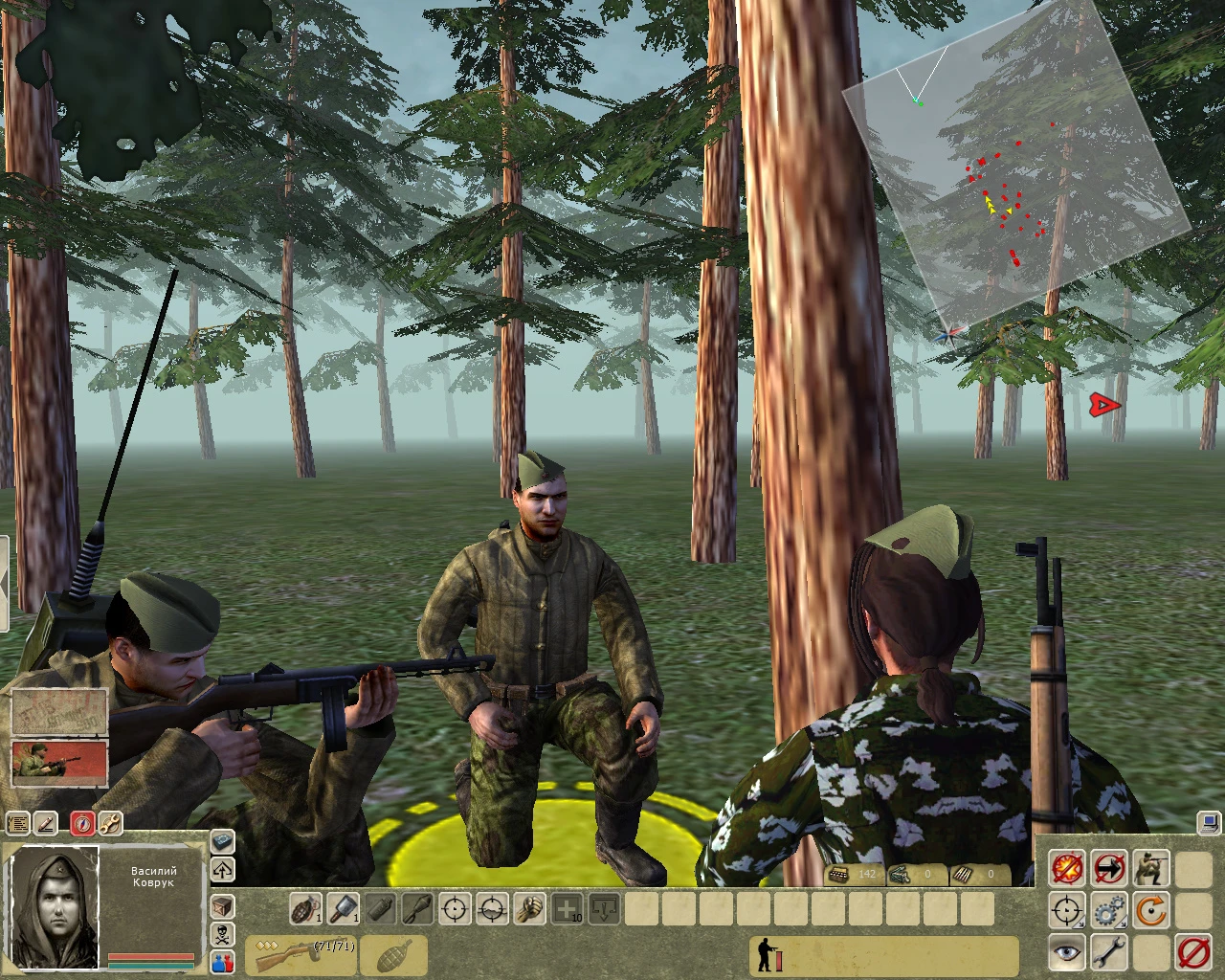Image resolution: width=1225 pixels, height=980 pixels.
Task: Activate the hold position command icon
Action: (x=1109, y=868)
